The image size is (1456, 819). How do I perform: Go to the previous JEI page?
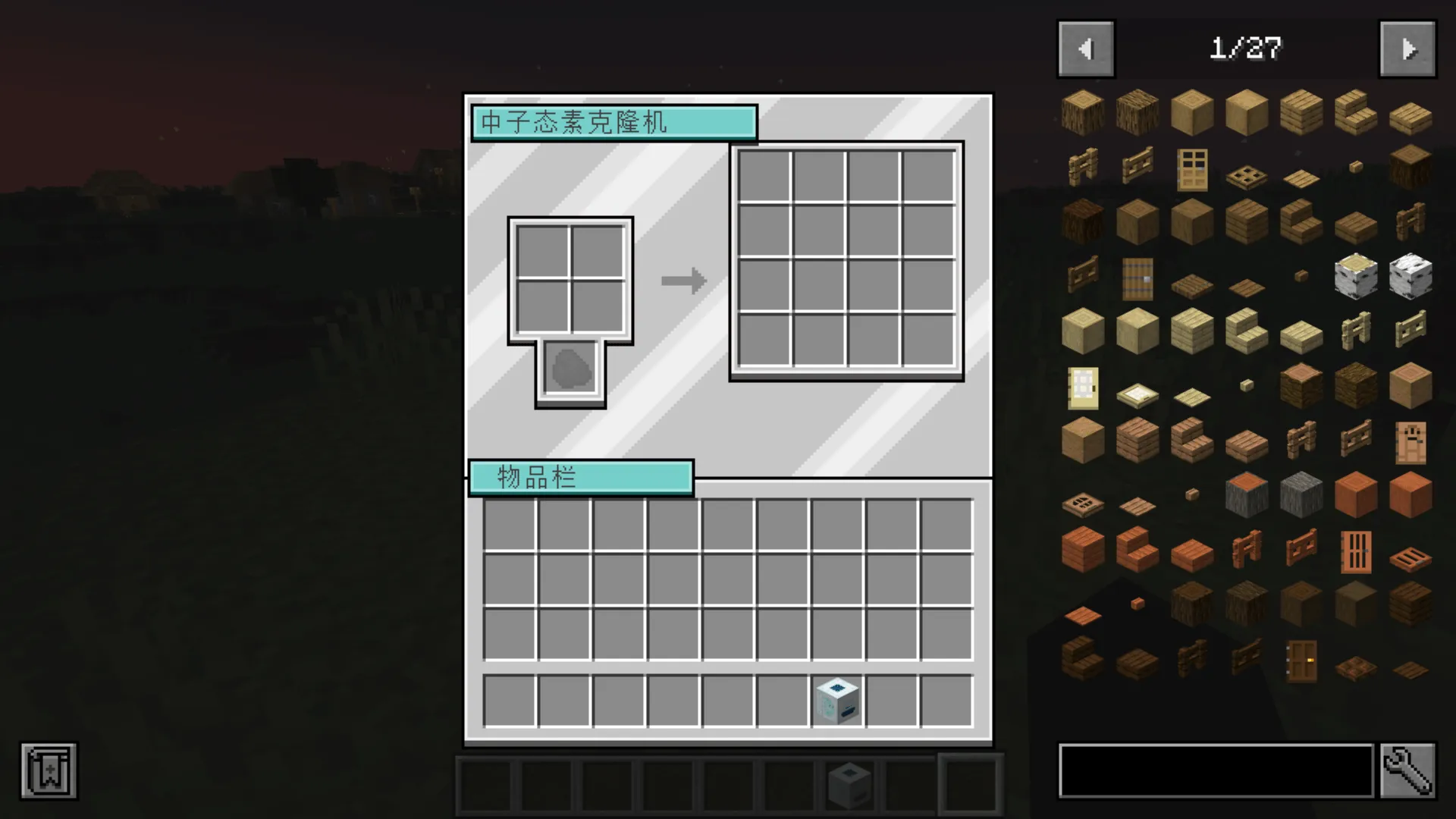pos(1086,48)
